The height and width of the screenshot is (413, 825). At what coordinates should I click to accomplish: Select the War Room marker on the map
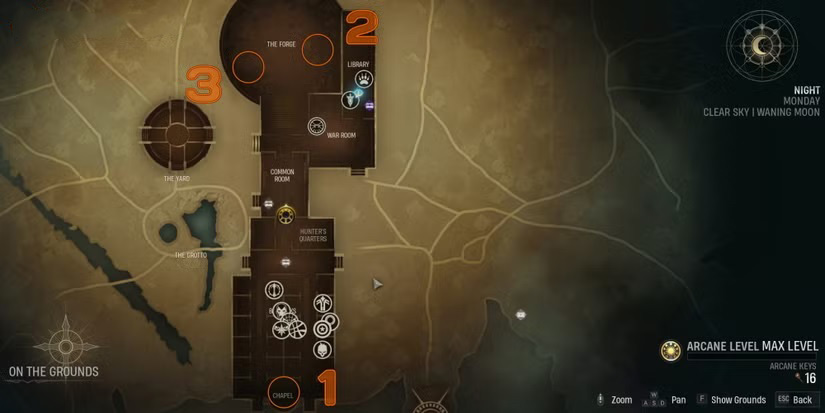pos(316,126)
